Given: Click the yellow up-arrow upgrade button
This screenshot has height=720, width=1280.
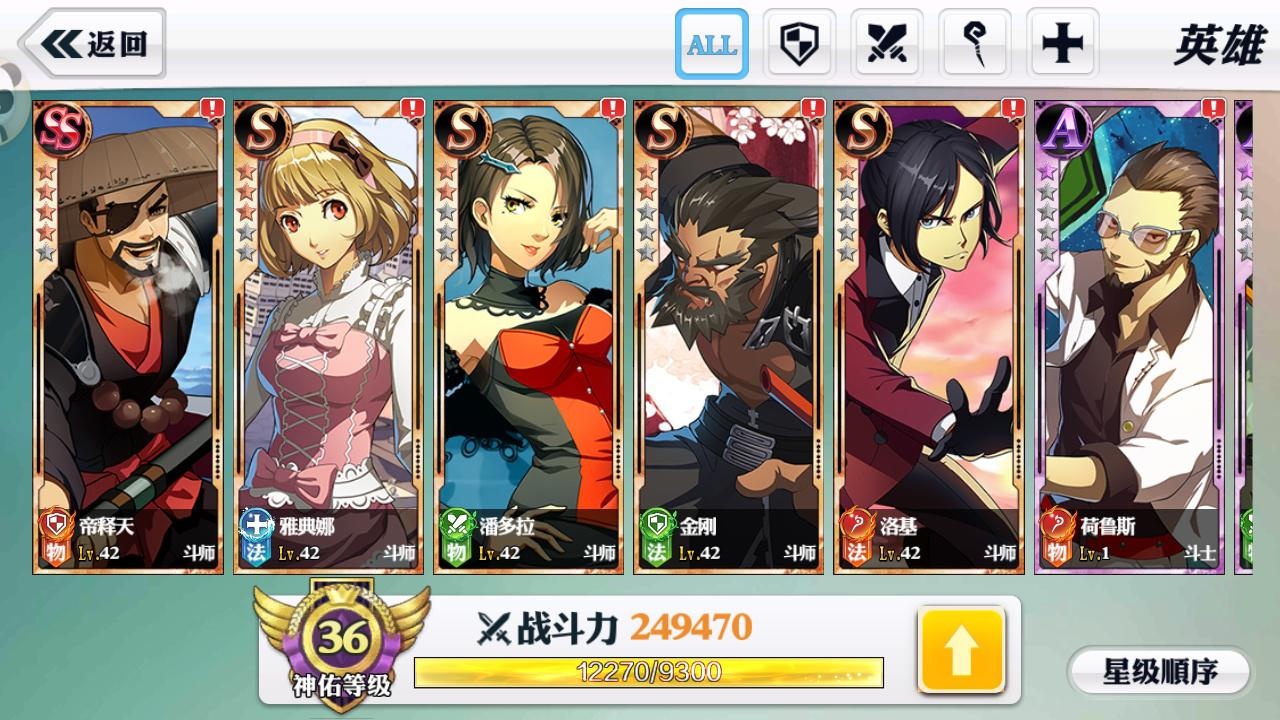Looking at the screenshot, I should click(x=961, y=650).
